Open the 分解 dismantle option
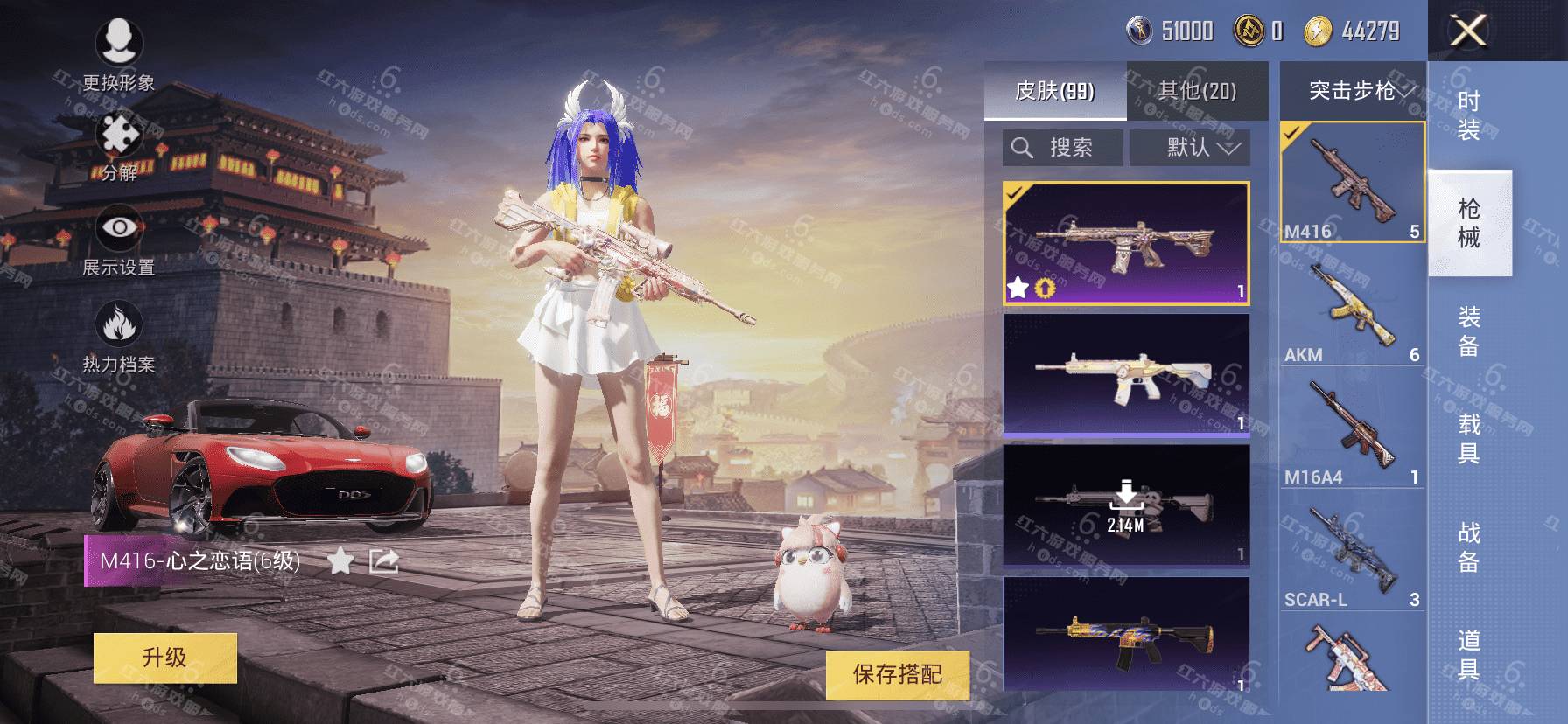Screen dimensions: 1568x724 pyautogui.click(x=119, y=147)
